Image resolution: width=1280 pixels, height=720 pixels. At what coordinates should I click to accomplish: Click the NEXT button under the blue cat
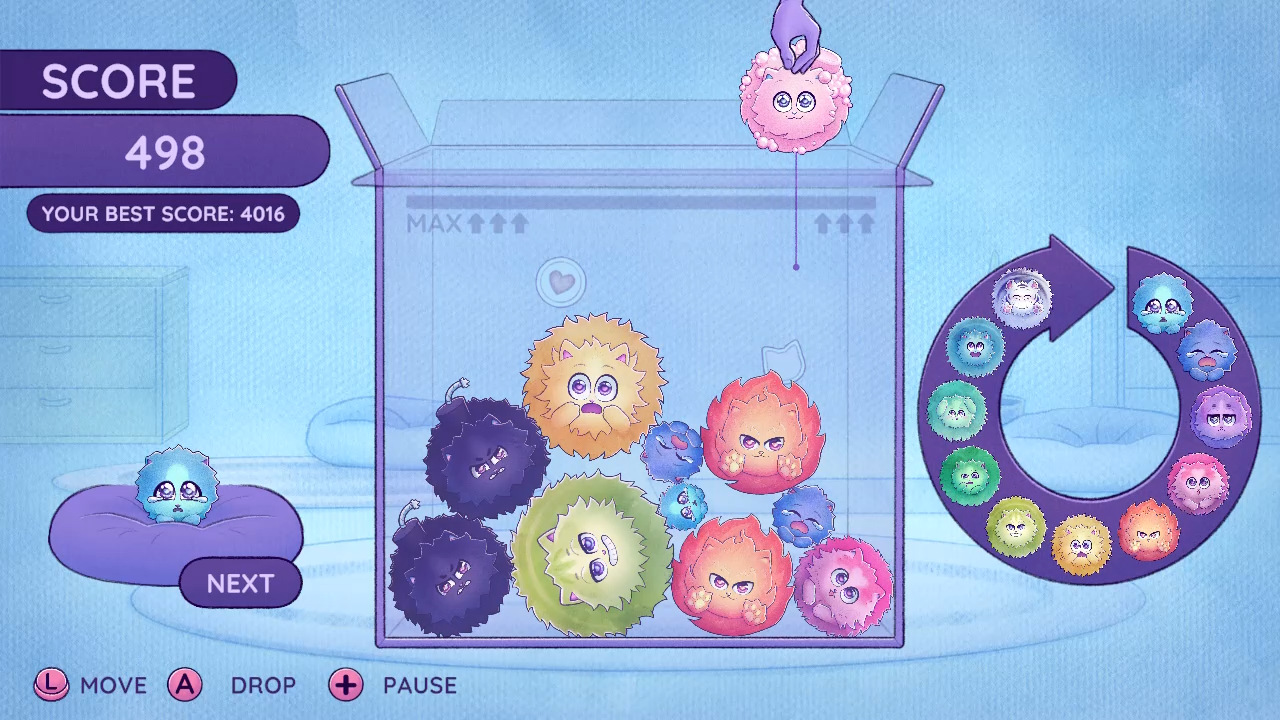tap(240, 584)
